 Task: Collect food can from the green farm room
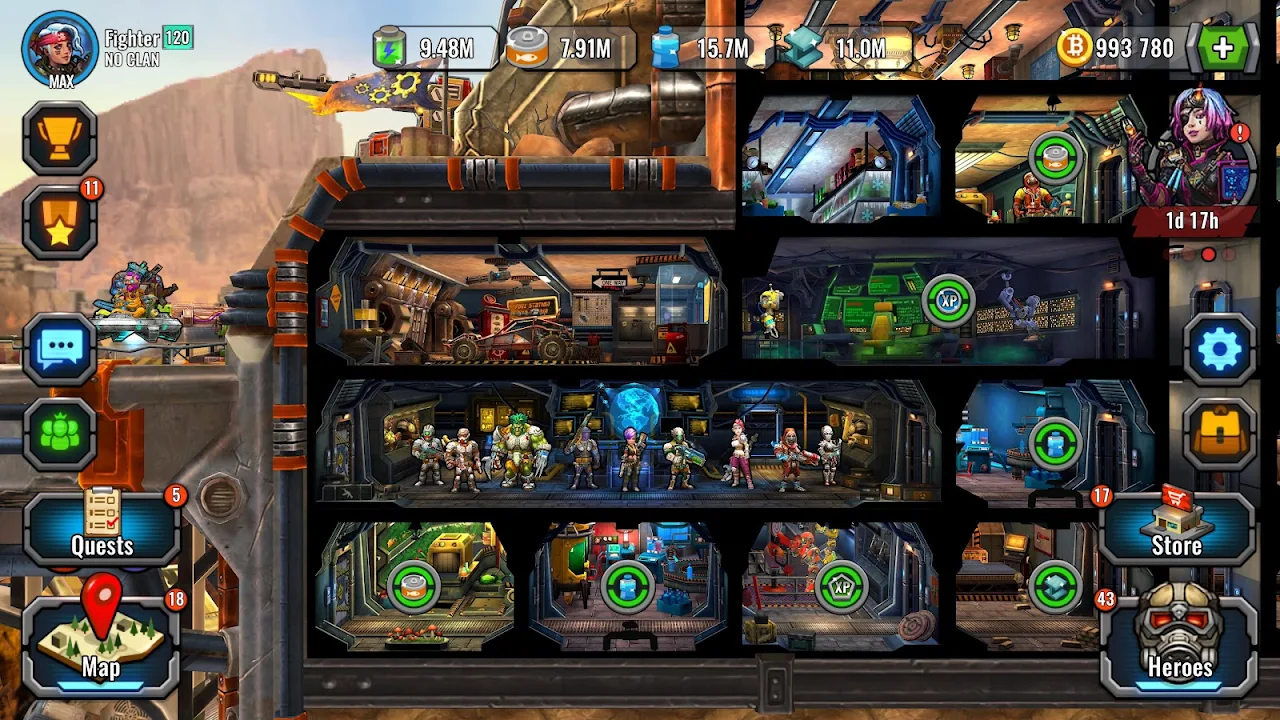point(411,587)
